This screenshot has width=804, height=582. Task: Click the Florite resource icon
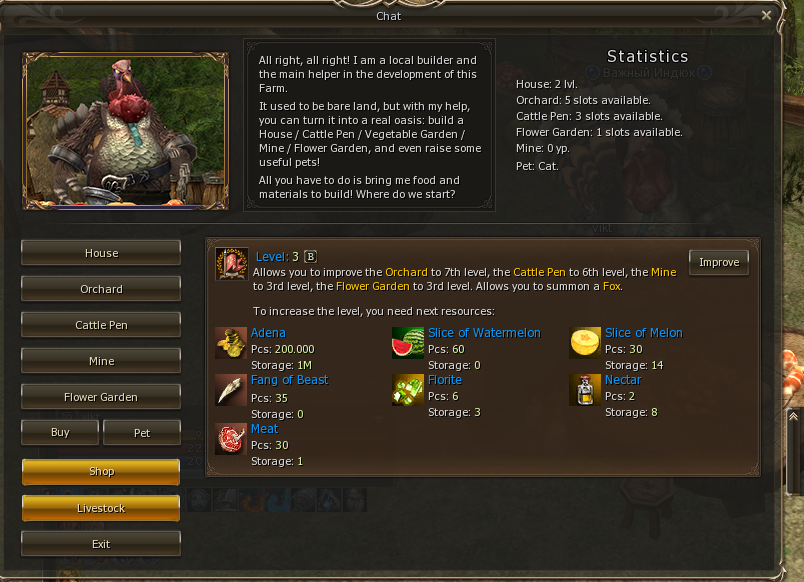(408, 389)
